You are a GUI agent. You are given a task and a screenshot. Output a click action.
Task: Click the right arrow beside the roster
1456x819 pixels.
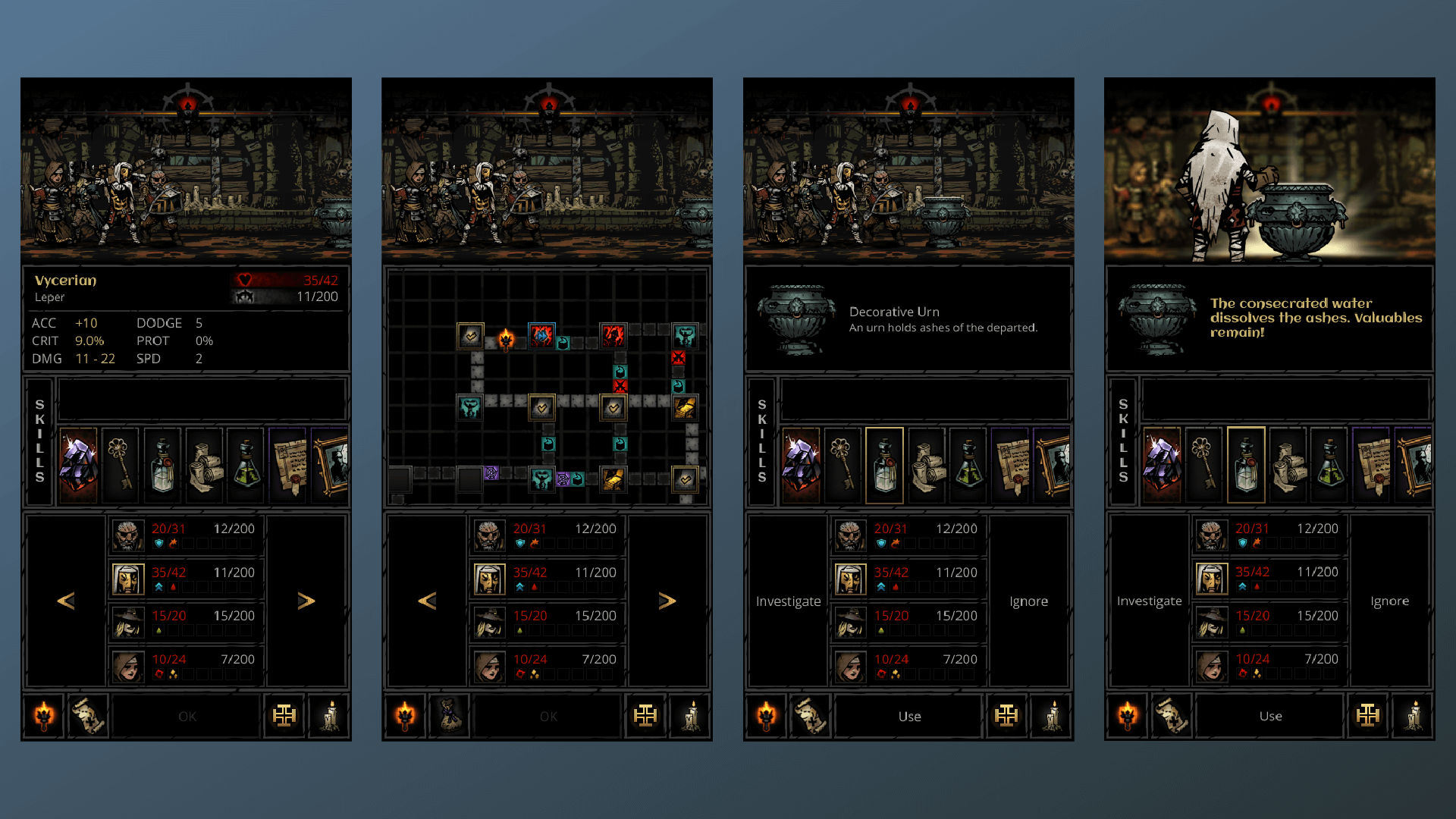pos(307,601)
